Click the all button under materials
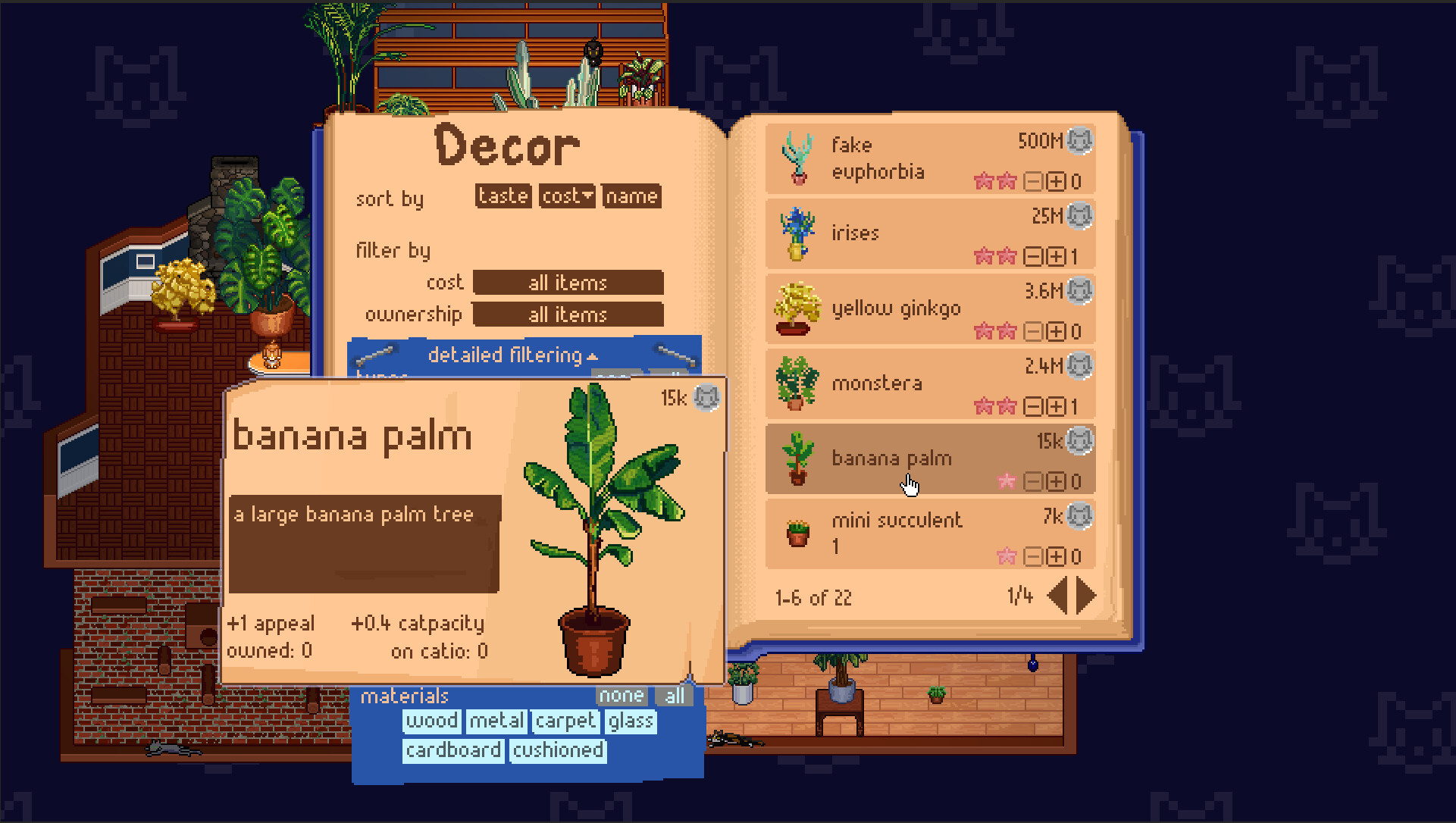 (673, 695)
